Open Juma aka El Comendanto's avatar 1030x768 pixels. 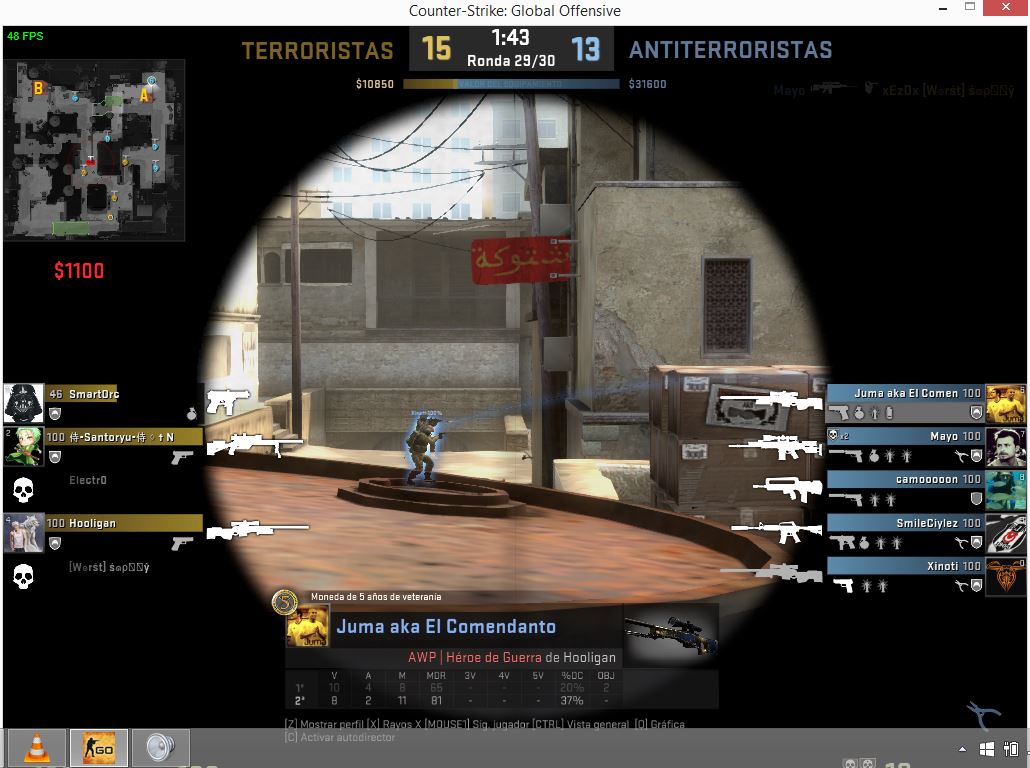point(307,626)
